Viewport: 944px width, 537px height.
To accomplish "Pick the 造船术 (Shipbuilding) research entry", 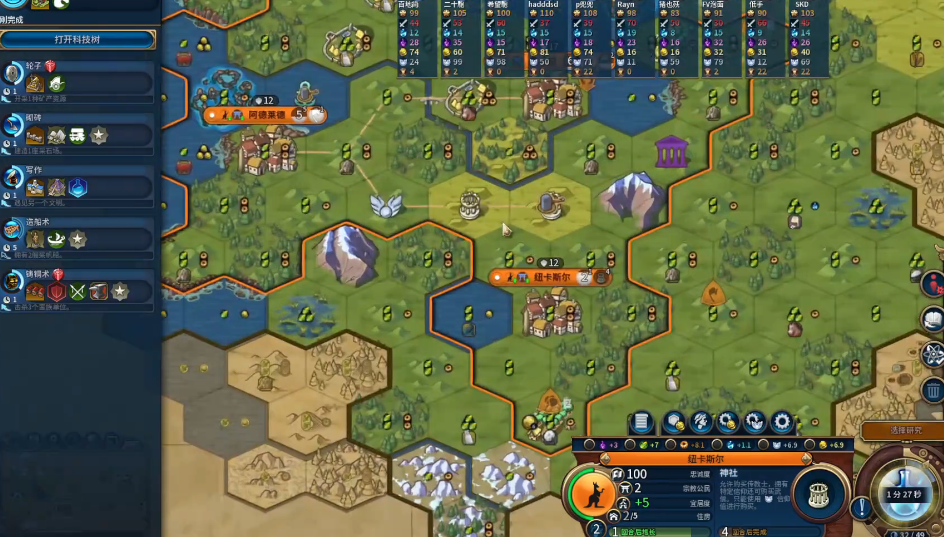I will (x=80, y=239).
